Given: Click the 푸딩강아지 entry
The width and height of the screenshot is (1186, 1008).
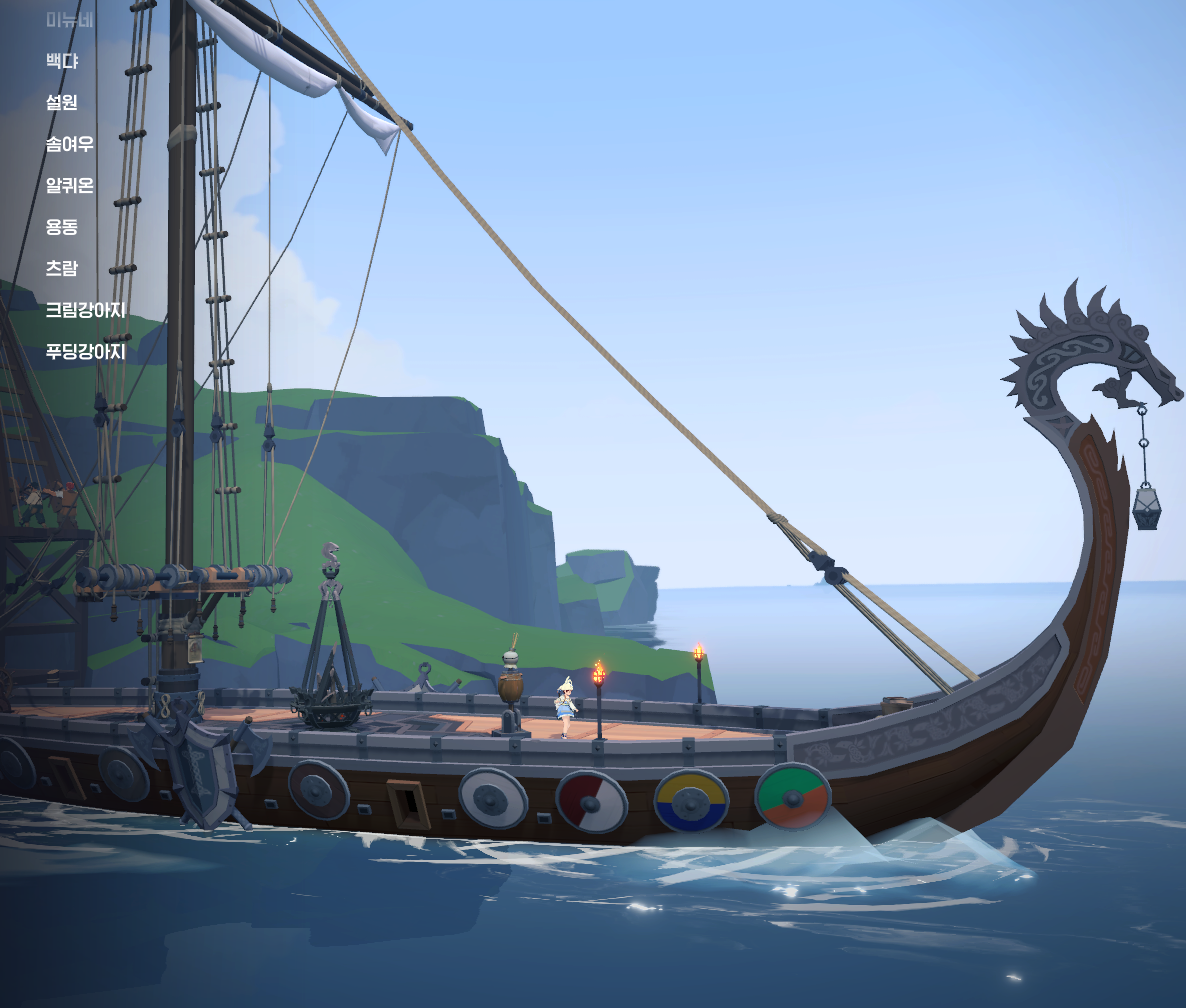Looking at the screenshot, I should 86,352.
